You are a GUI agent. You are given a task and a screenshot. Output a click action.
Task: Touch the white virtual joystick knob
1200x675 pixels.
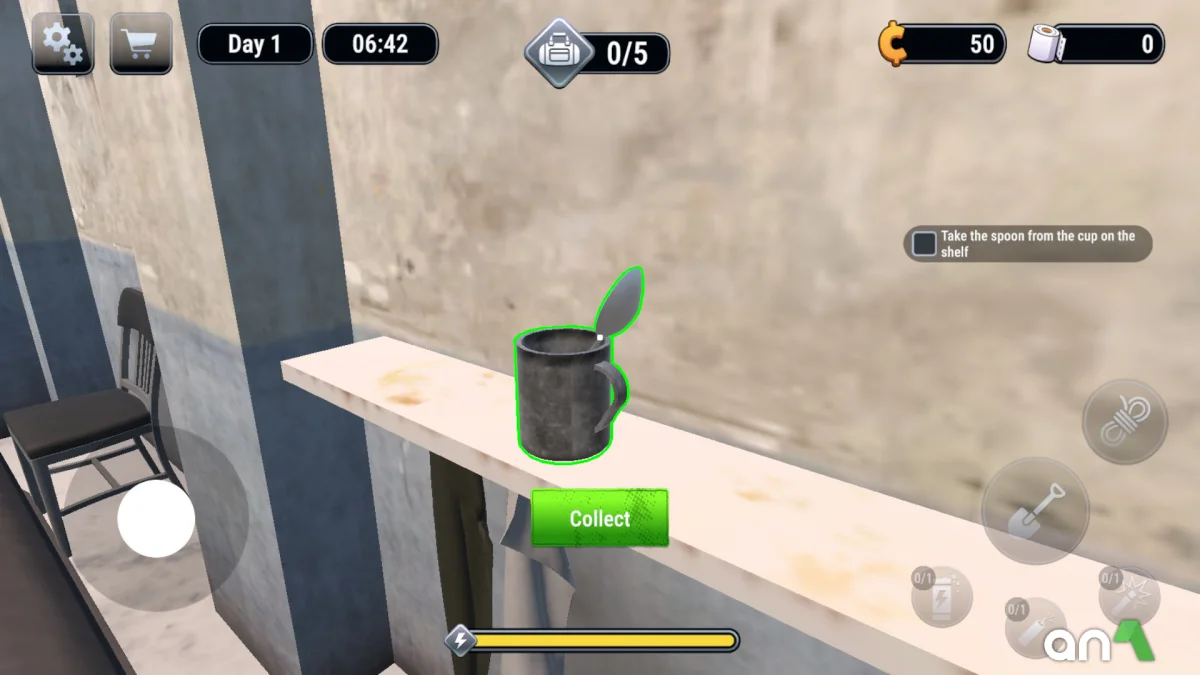tap(156, 518)
